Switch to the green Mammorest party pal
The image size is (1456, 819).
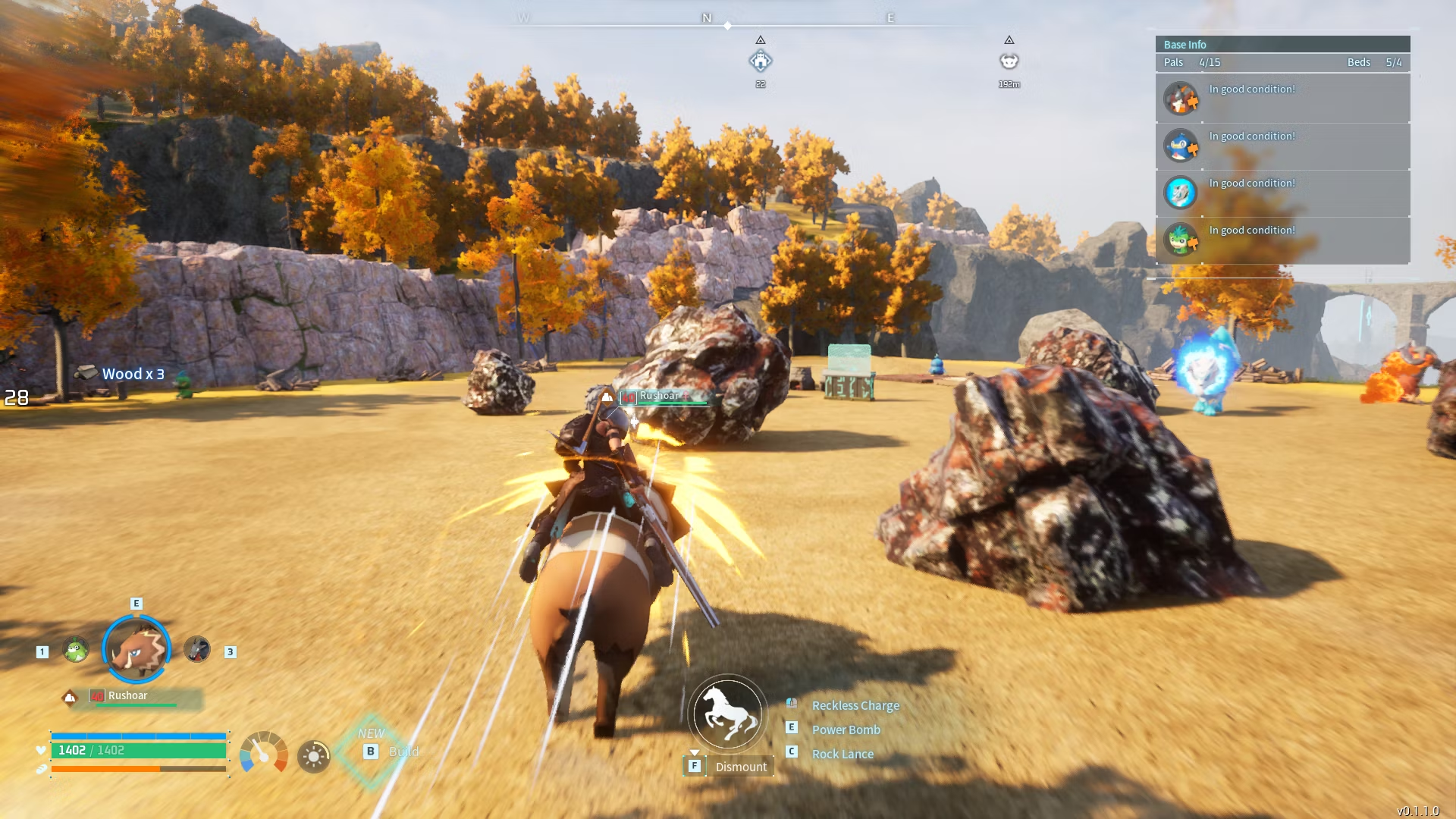(75, 650)
